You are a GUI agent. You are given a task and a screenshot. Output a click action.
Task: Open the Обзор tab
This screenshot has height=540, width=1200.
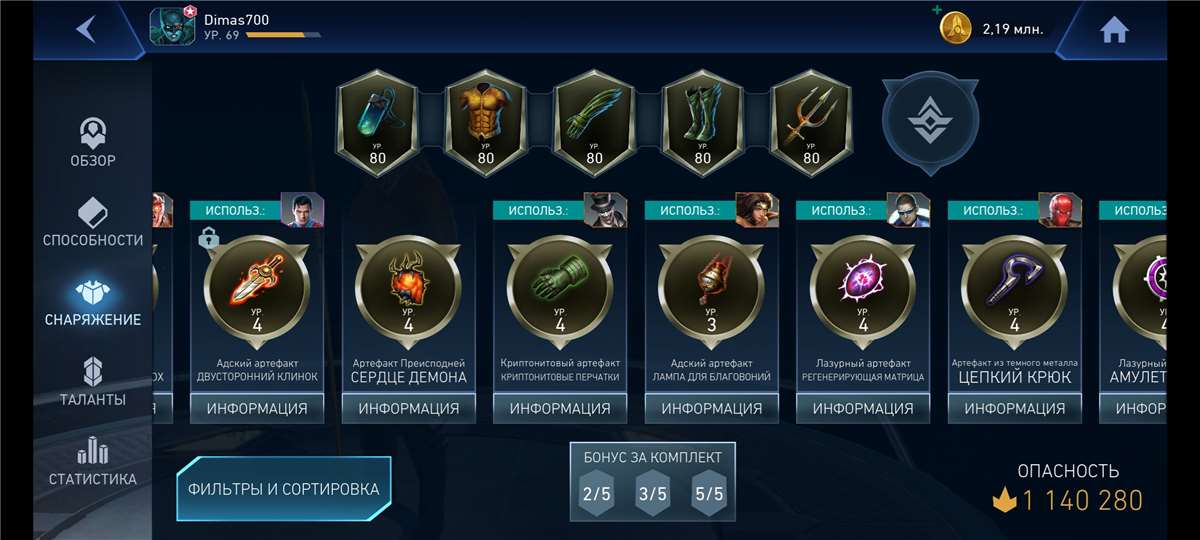[93, 143]
